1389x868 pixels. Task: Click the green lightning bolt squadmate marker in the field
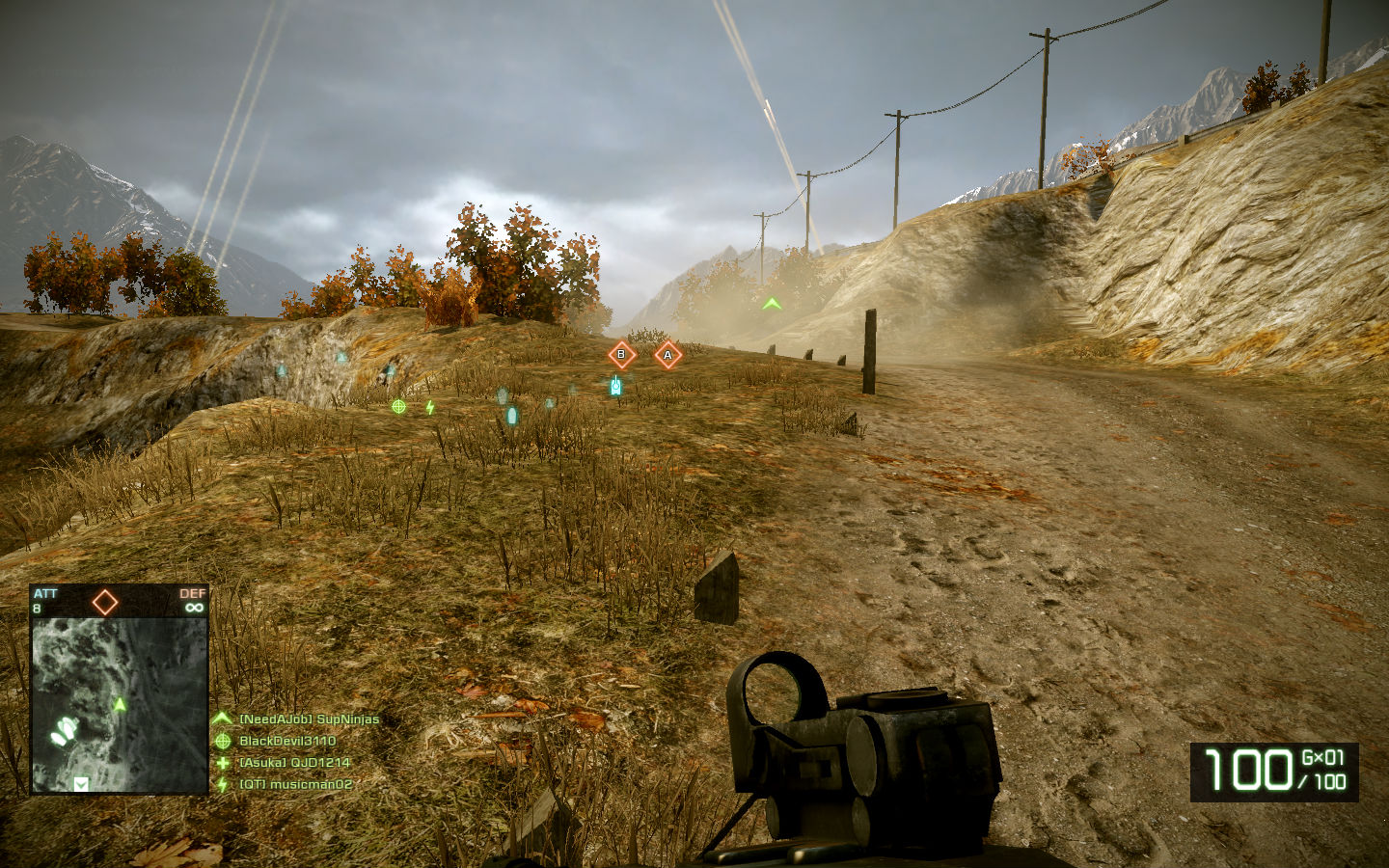tap(430, 408)
